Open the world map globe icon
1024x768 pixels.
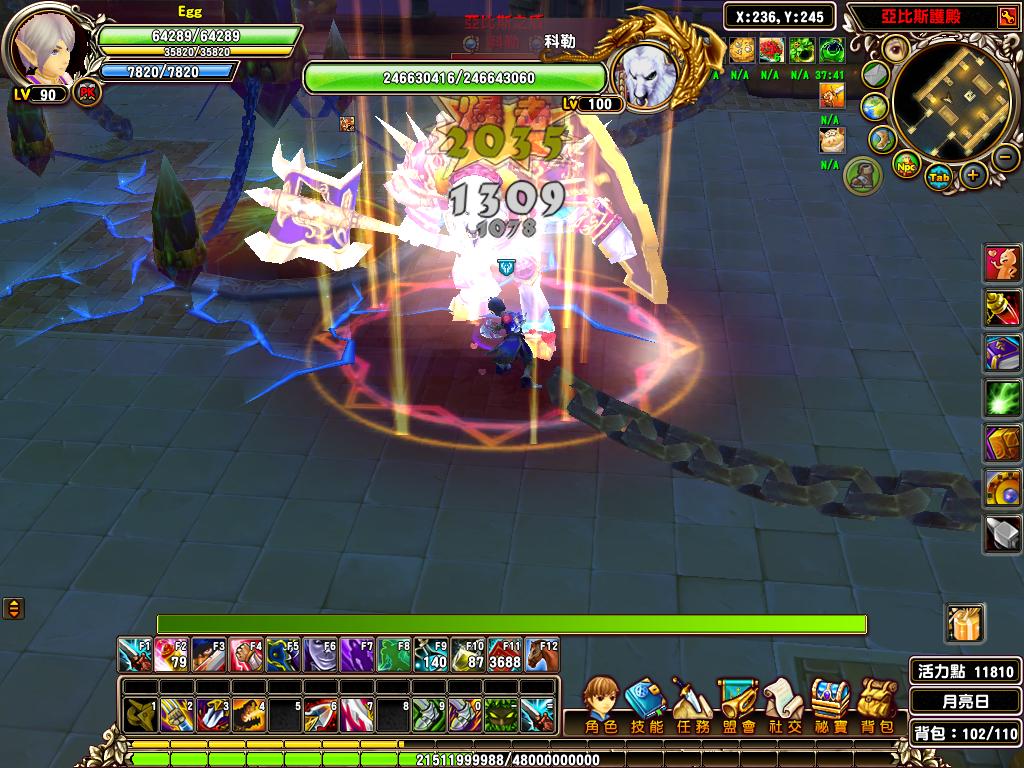point(876,106)
